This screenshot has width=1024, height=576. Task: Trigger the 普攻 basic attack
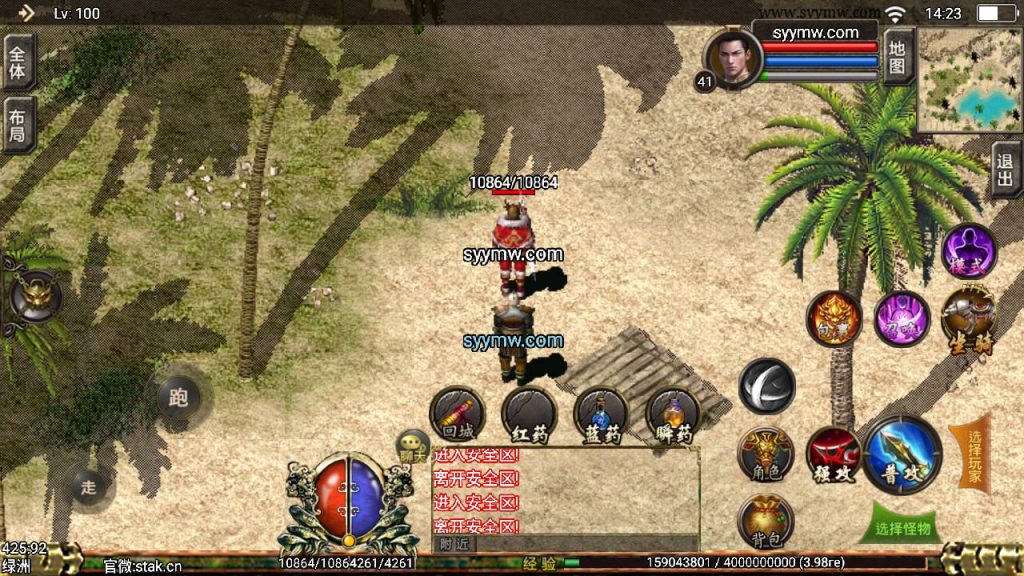(x=902, y=455)
